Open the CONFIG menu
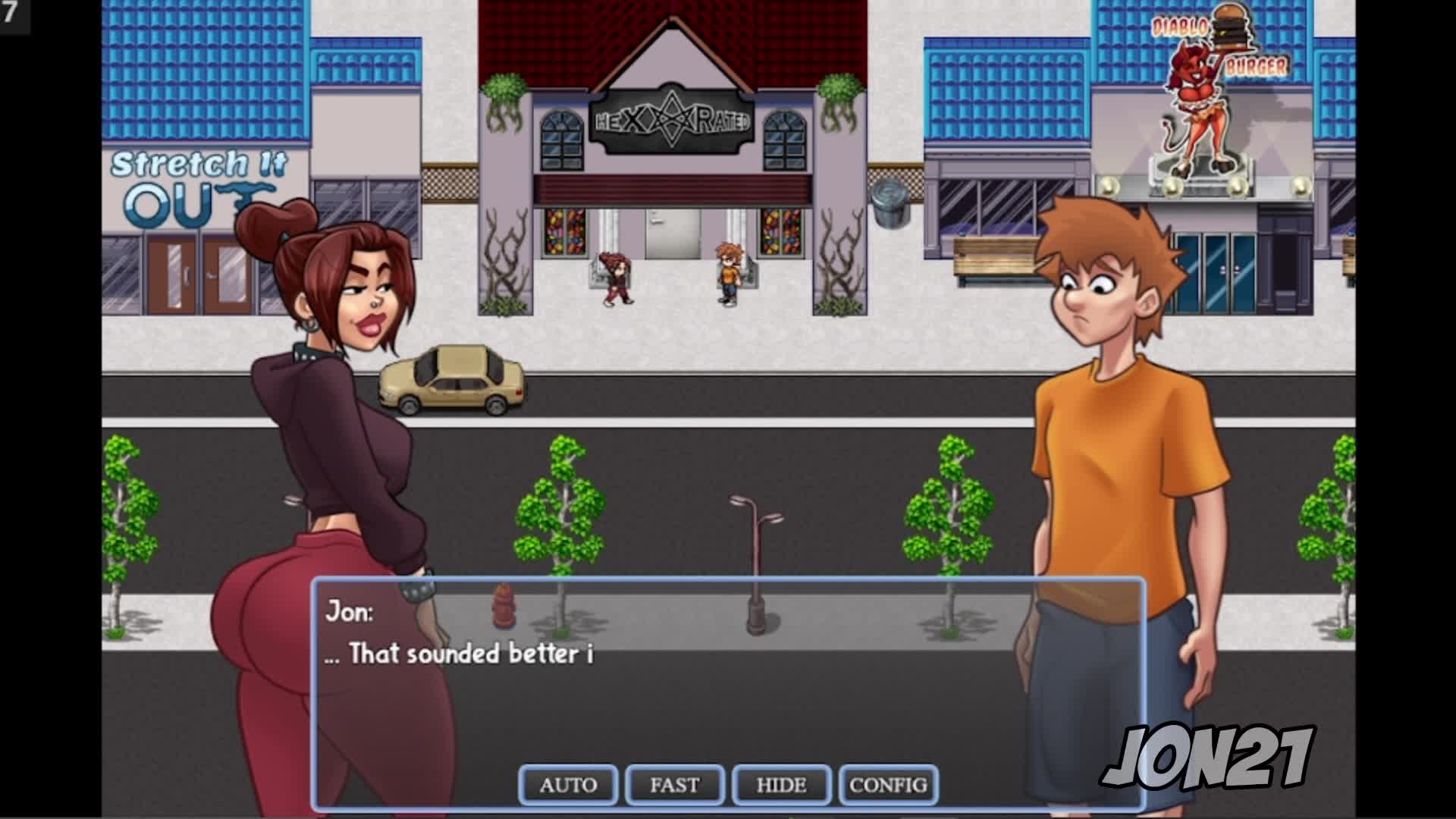The width and height of the screenshot is (1456, 819). [888, 785]
